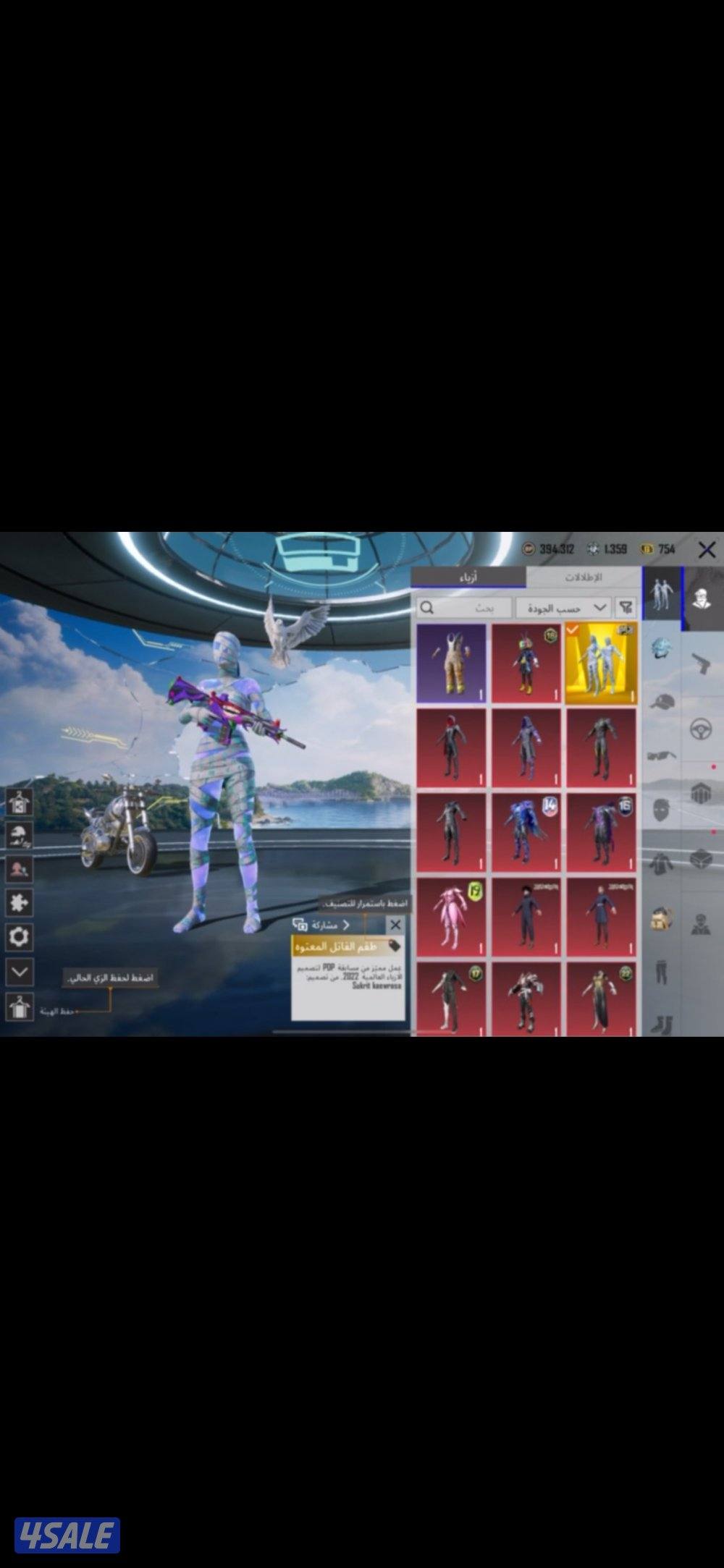Close the outfit description popup
The width and height of the screenshot is (724, 1568).
[x=395, y=925]
